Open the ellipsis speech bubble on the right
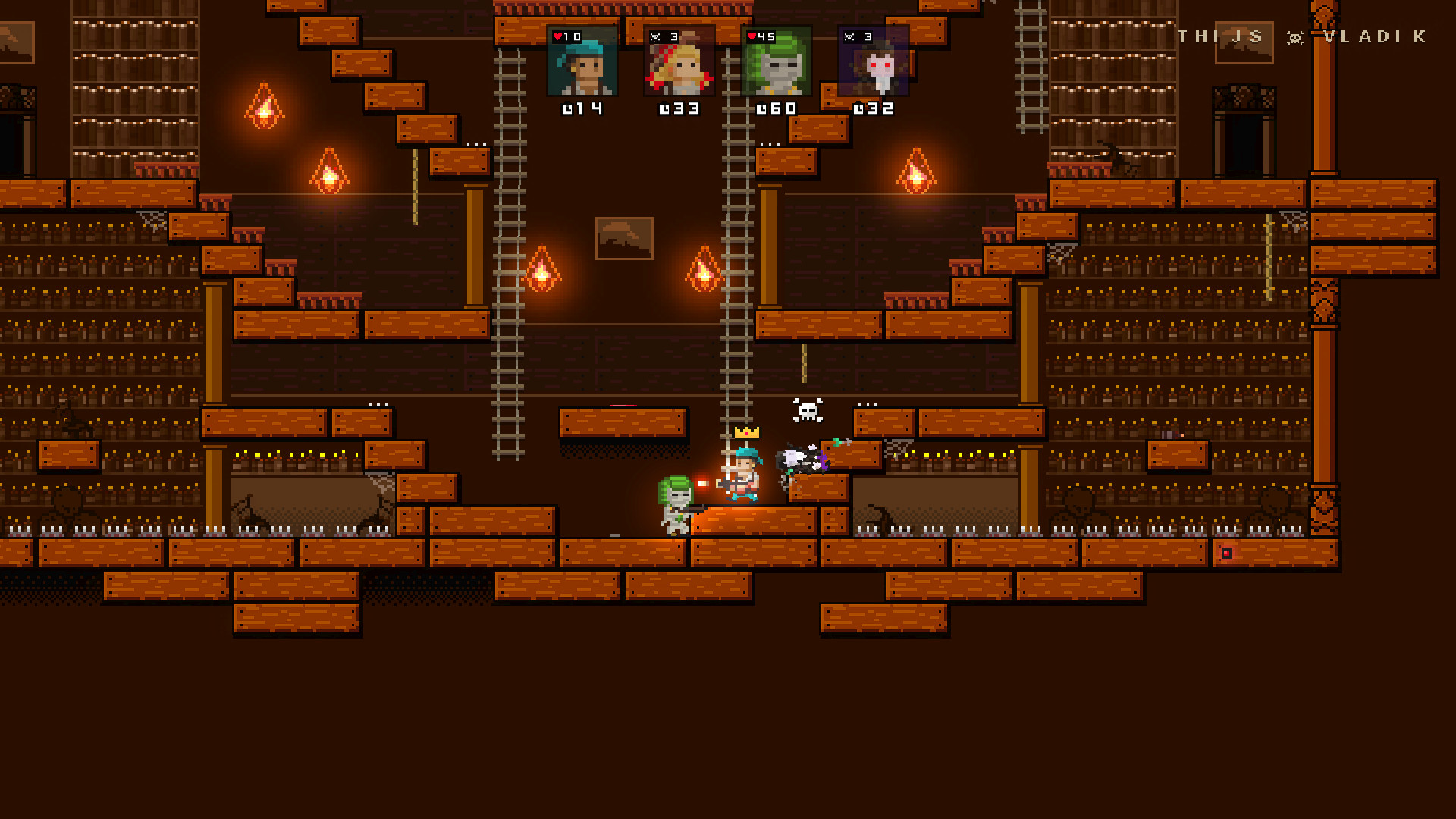 [867, 404]
